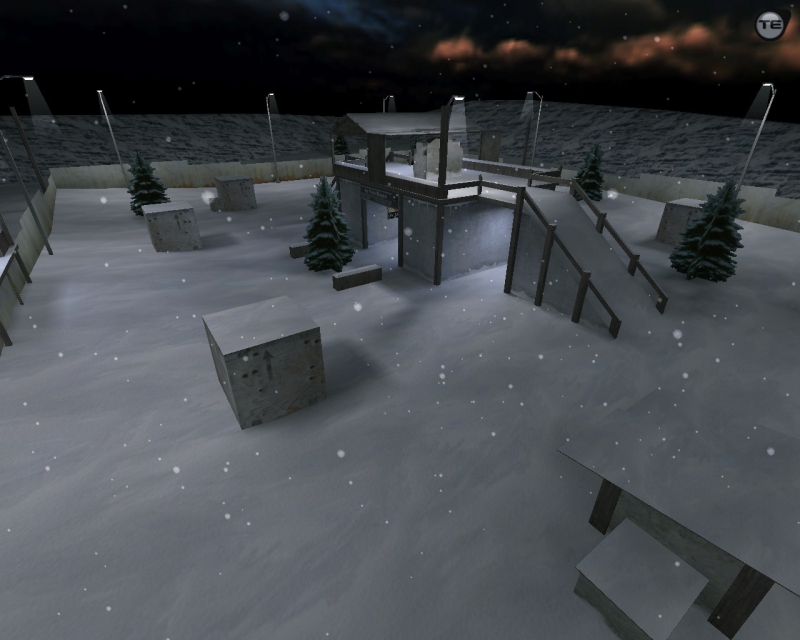Click the round TE logo badge
This screenshot has width=800, height=640.
[769, 25]
